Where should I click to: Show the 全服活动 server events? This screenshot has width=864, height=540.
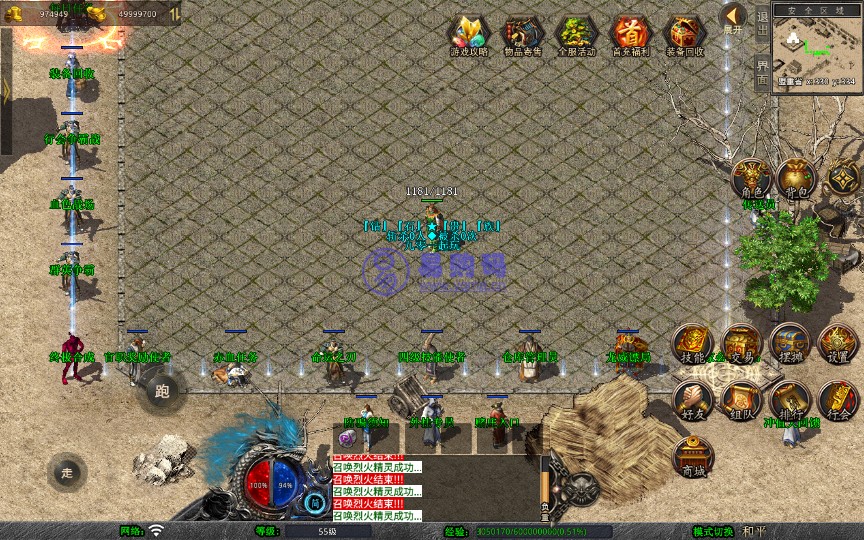(576, 34)
